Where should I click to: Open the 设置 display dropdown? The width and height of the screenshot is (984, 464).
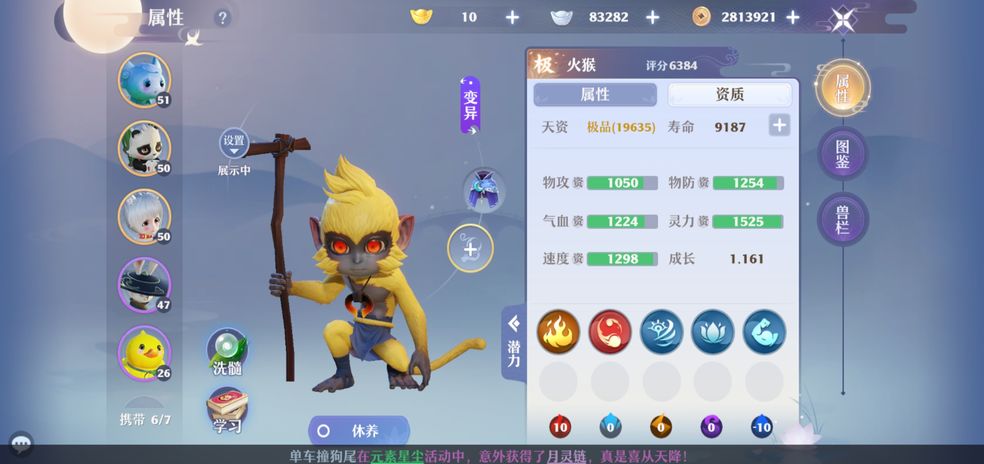234,143
